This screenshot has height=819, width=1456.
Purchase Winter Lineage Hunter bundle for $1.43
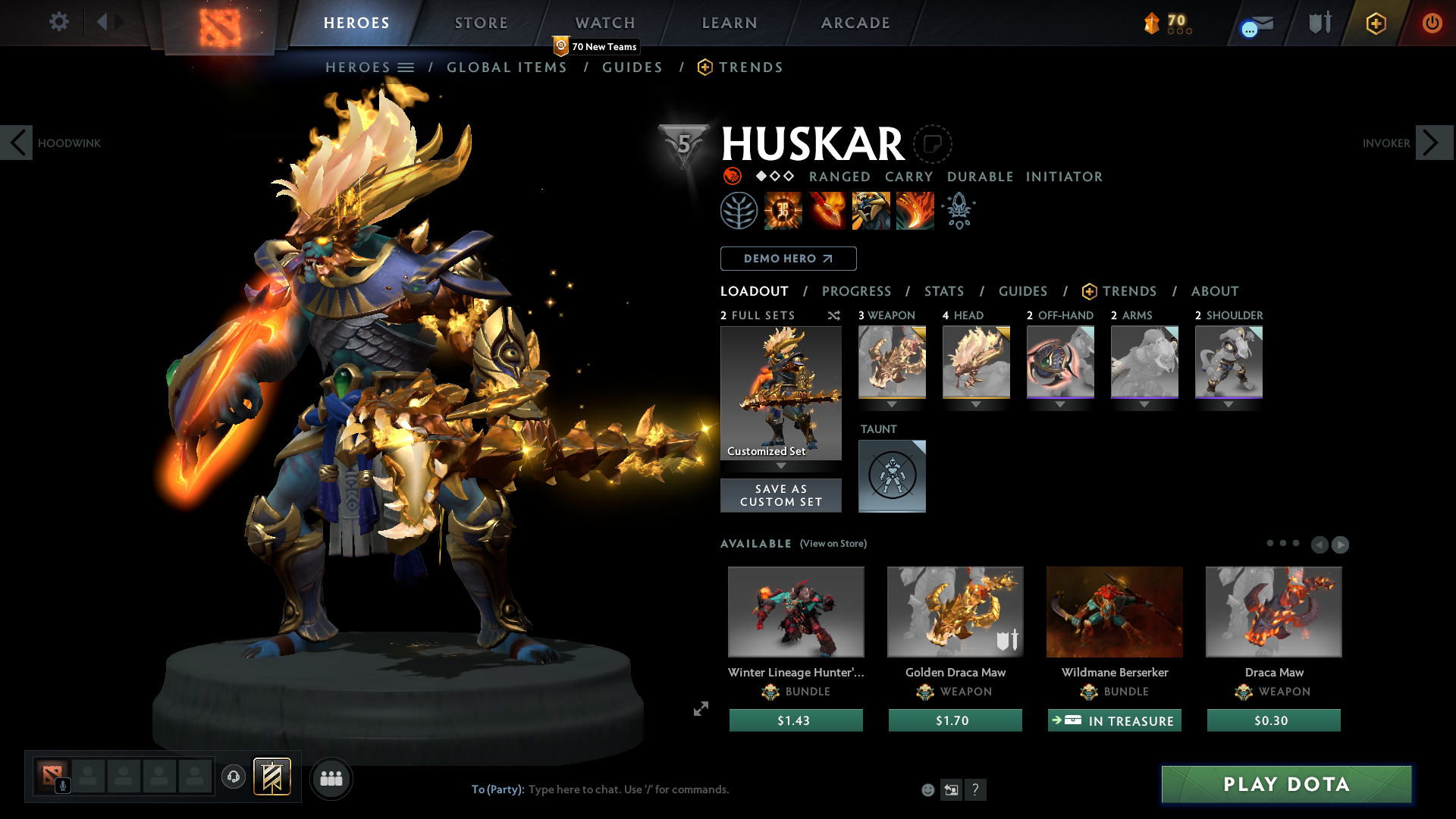pyautogui.click(x=795, y=720)
